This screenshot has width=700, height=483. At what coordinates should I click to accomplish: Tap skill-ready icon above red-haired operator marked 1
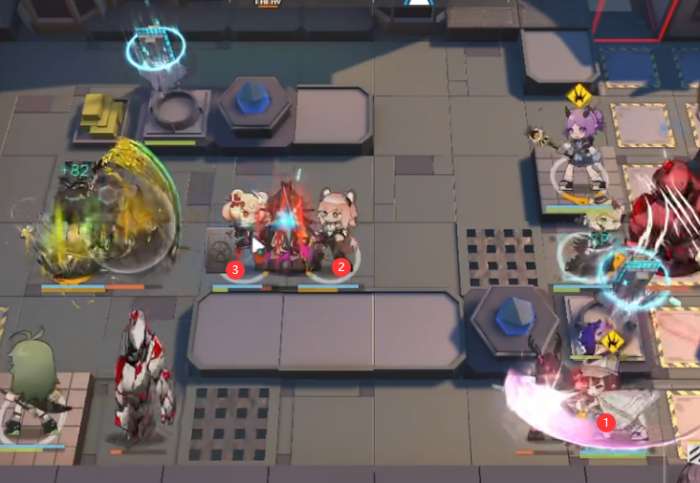point(611,342)
